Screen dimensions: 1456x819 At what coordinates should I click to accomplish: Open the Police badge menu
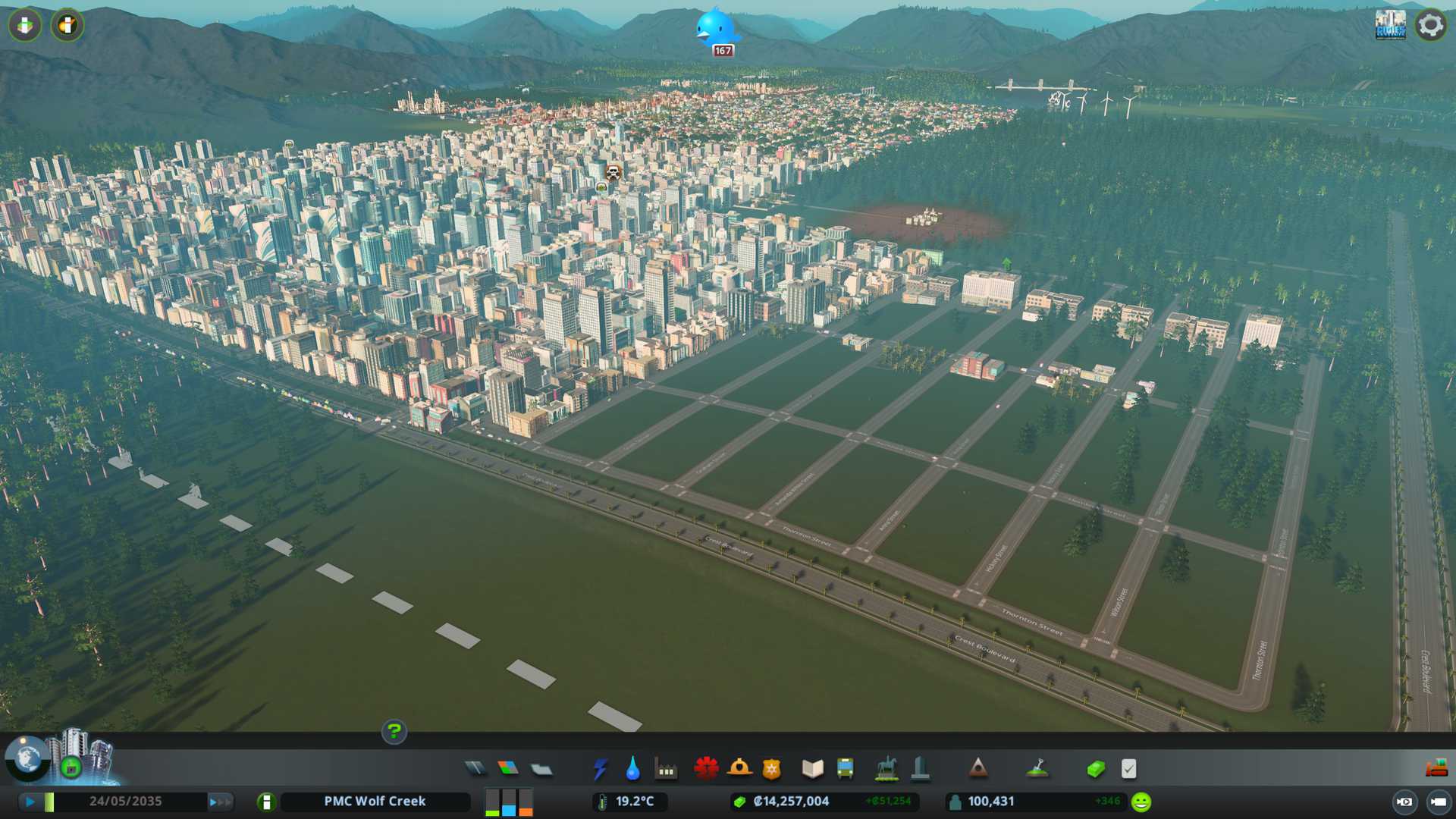[772, 769]
